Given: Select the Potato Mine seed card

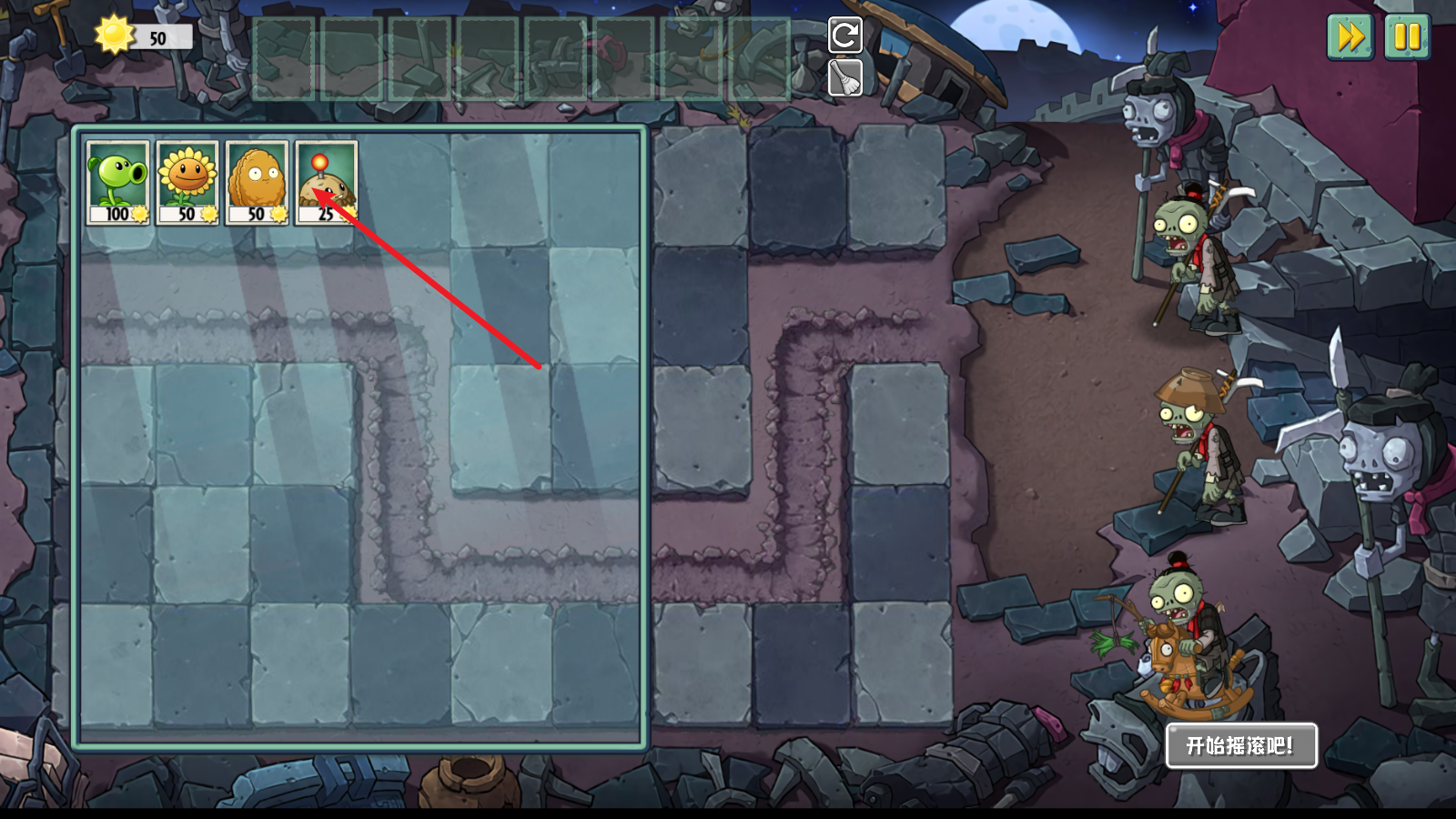Looking at the screenshot, I should (326, 182).
